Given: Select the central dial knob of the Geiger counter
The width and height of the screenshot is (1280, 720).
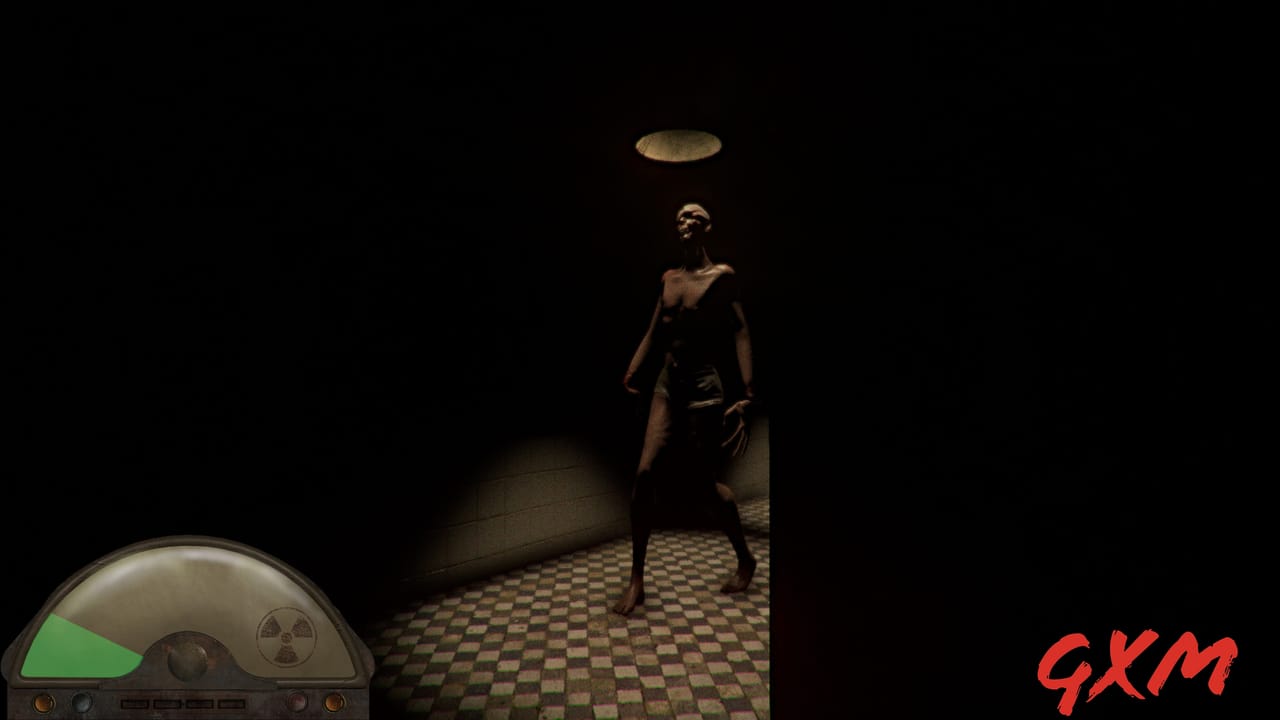Looking at the screenshot, I should (x=186, y=662).
